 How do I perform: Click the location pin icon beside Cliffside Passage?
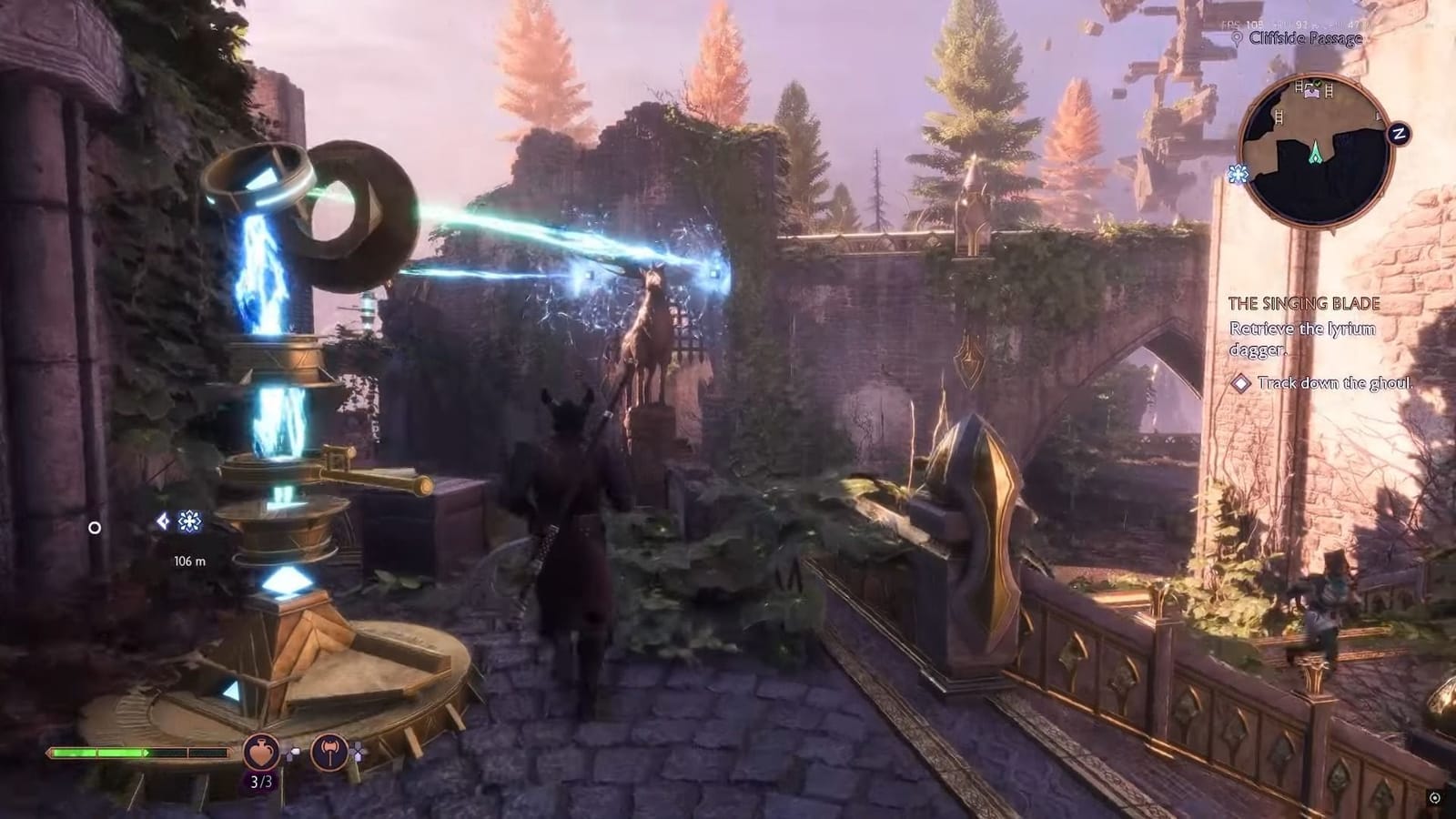pyautogui.click(x=1238, y=37)
